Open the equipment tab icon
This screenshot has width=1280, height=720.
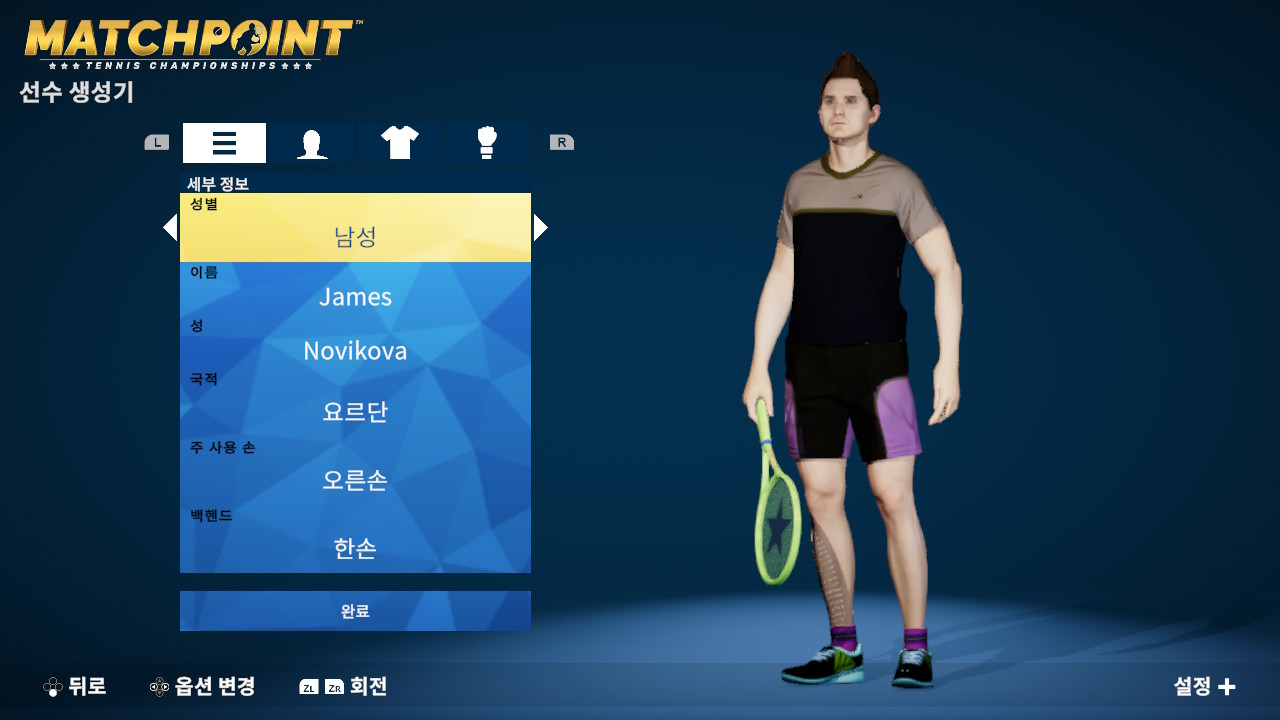coord(487,142)
